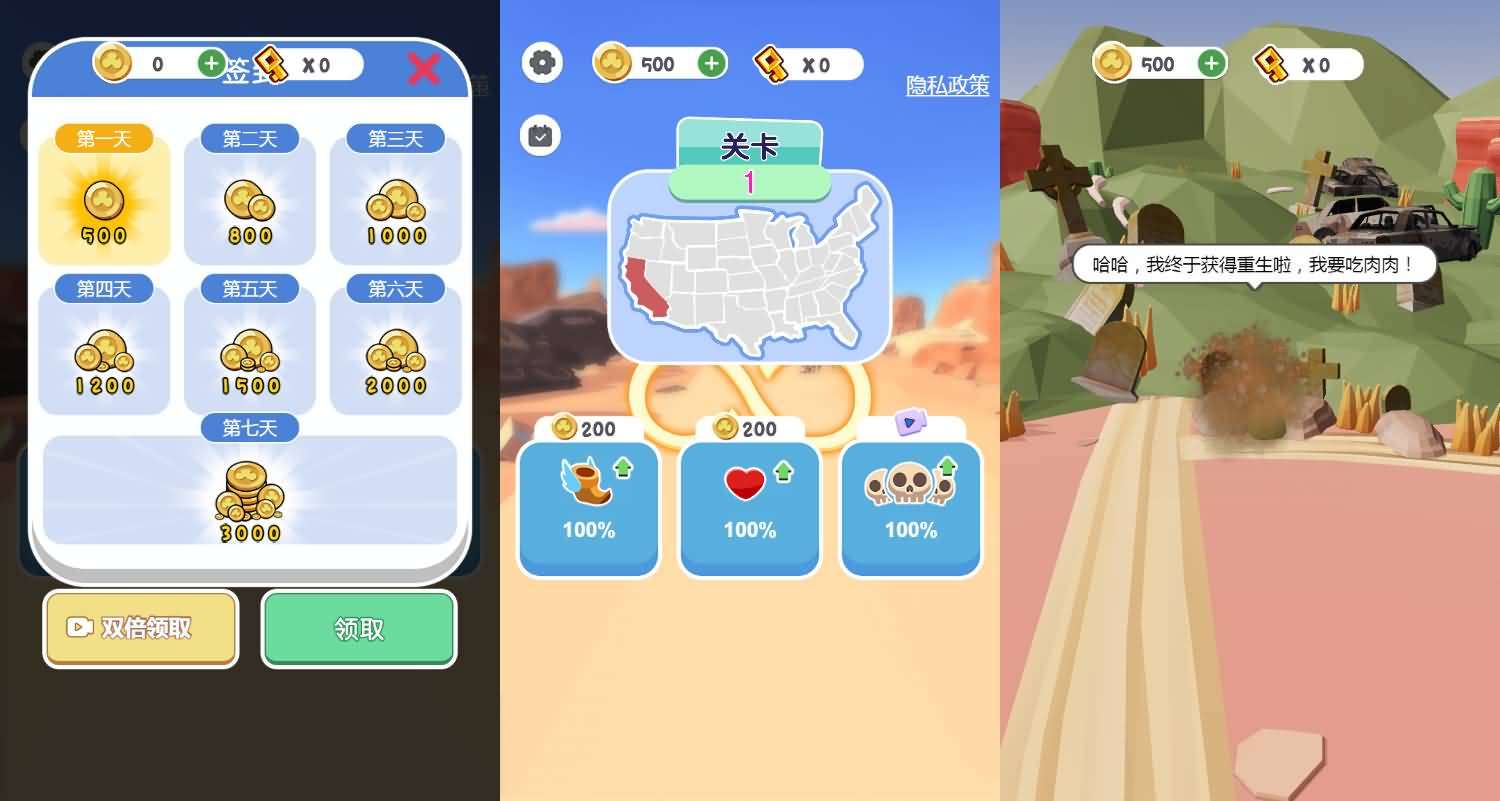Claim the daily reward with green 领取 button
1500x801 pixels.
click(359, 628)
